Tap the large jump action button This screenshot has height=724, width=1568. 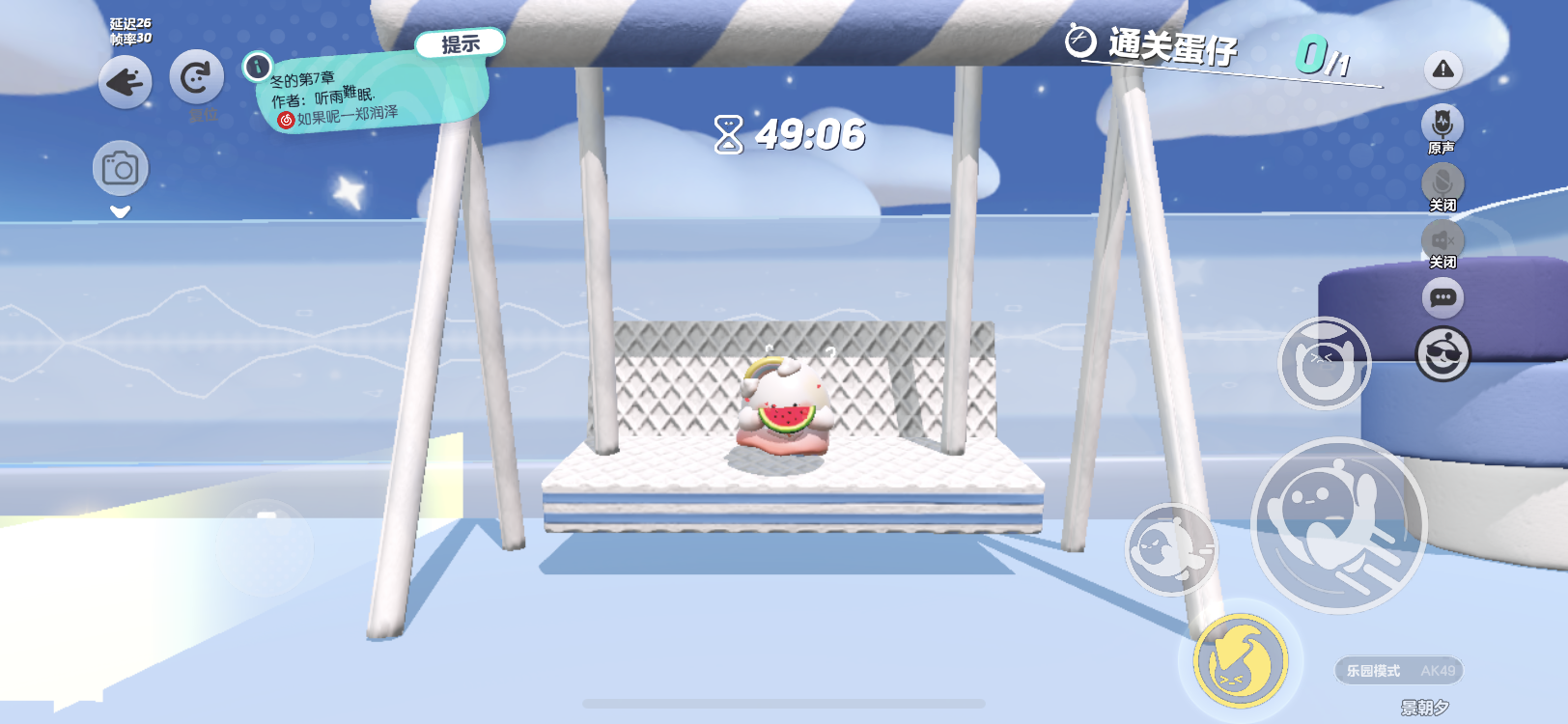[1338, 525]
